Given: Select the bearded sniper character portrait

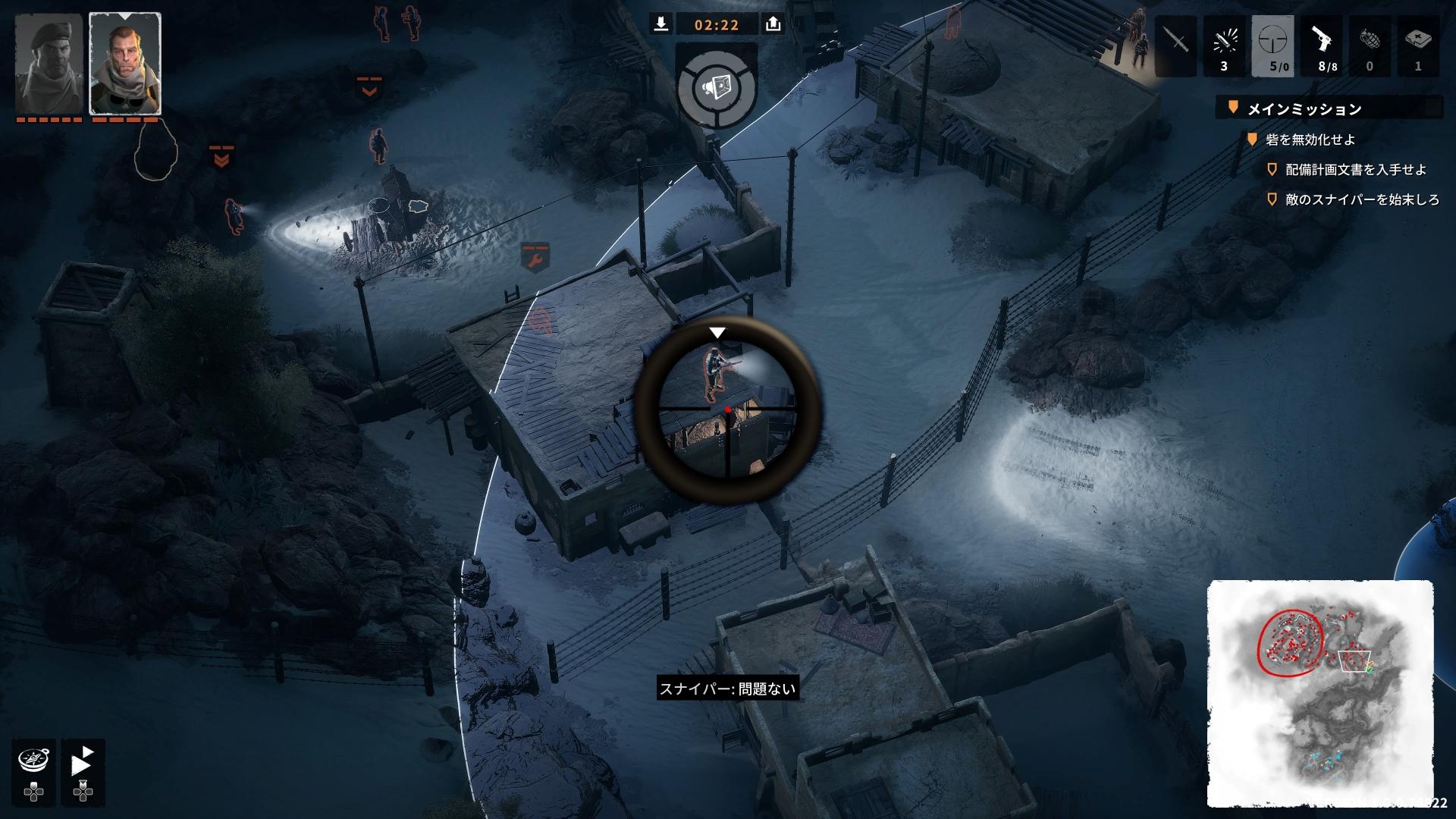Looking at the screenshot, I should (125, 64).
